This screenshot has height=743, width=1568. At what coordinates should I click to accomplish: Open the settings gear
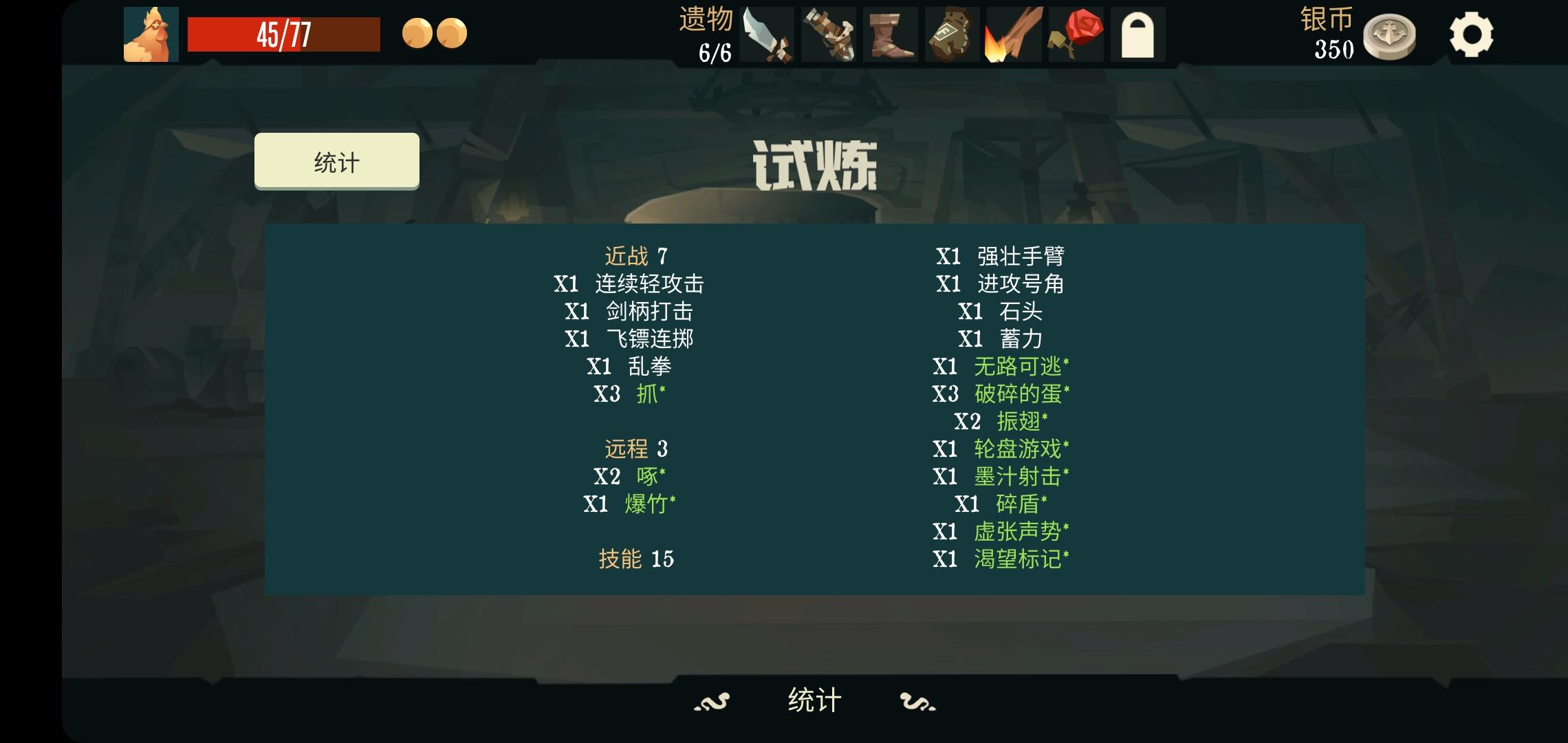tap(1472, 33)
